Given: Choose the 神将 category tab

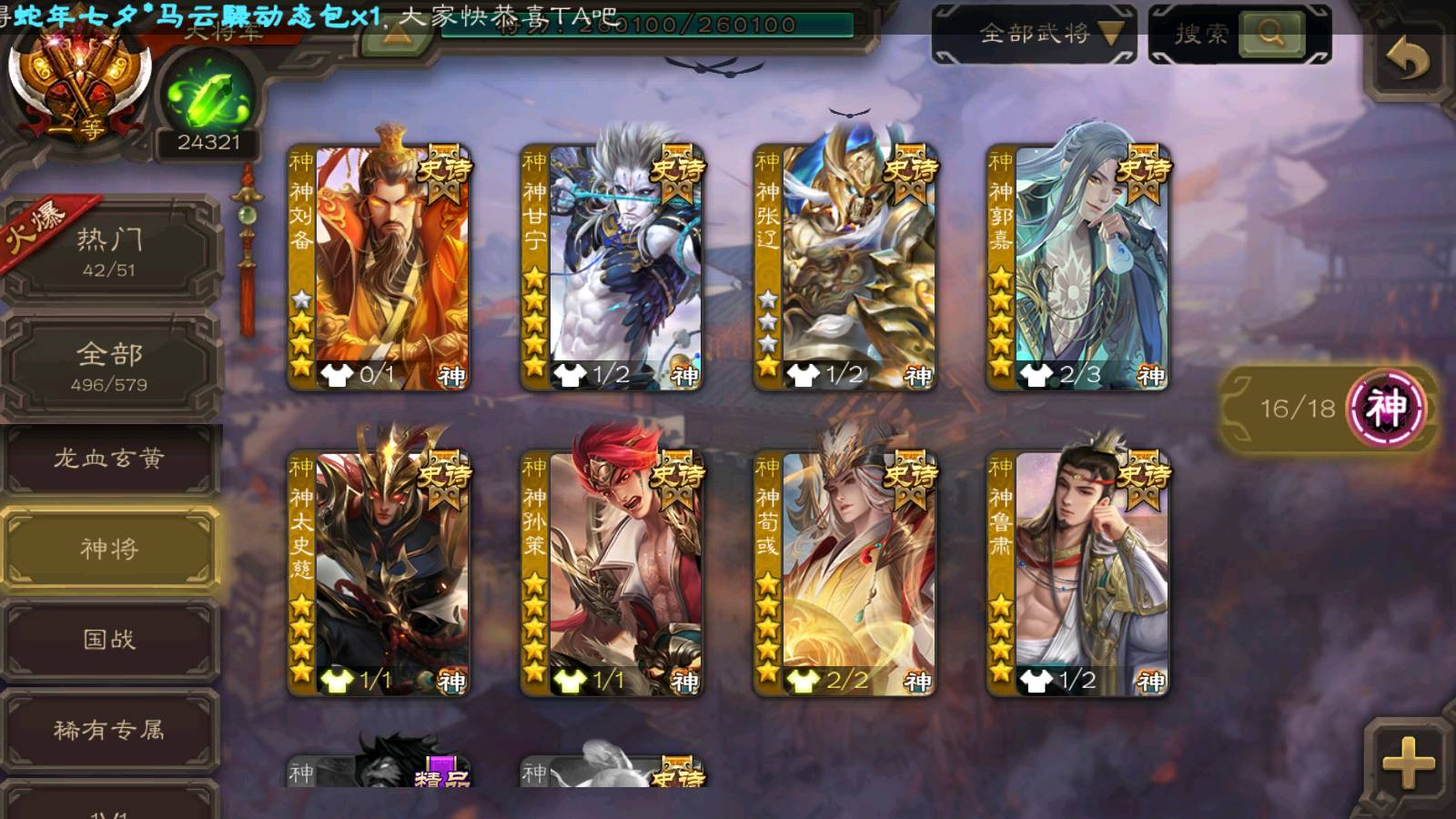Looking at the screenshot, I should 109,549.
